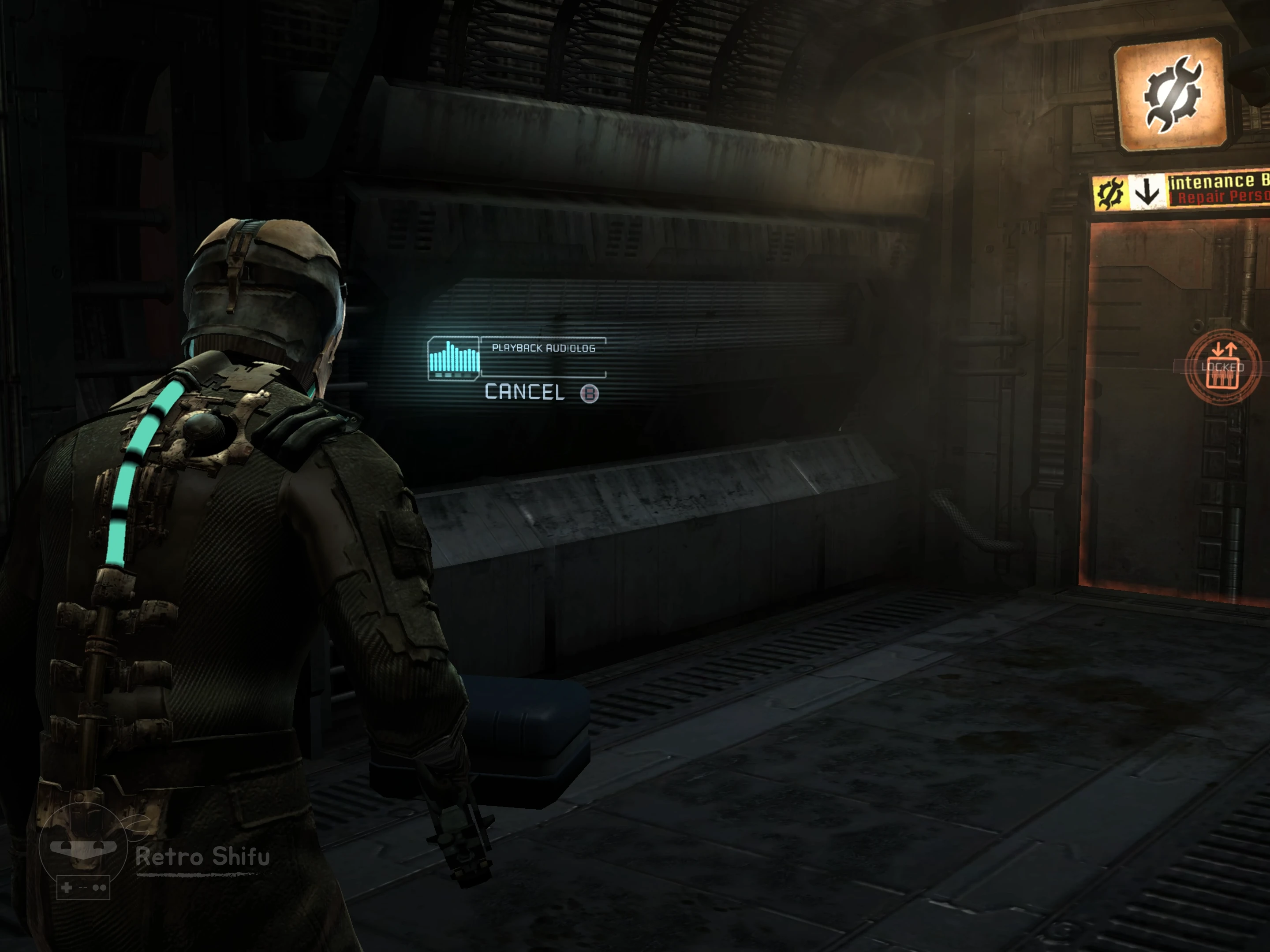This screenshot has width=1270, height=952.
Task: Select the audiolog waveform icon
Action: click(x=454, y=358)
